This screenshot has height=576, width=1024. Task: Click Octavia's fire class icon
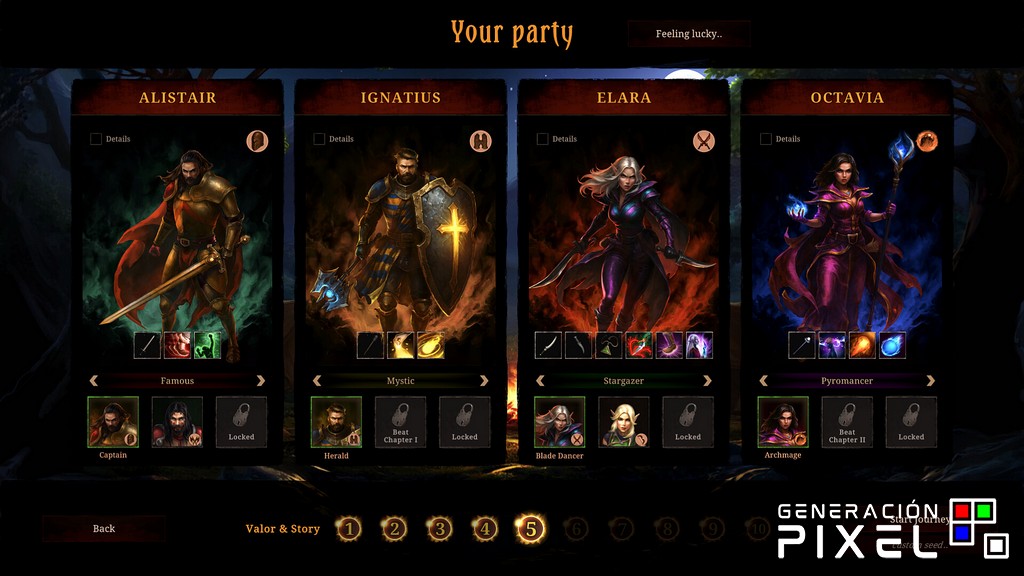coord(927,141)
